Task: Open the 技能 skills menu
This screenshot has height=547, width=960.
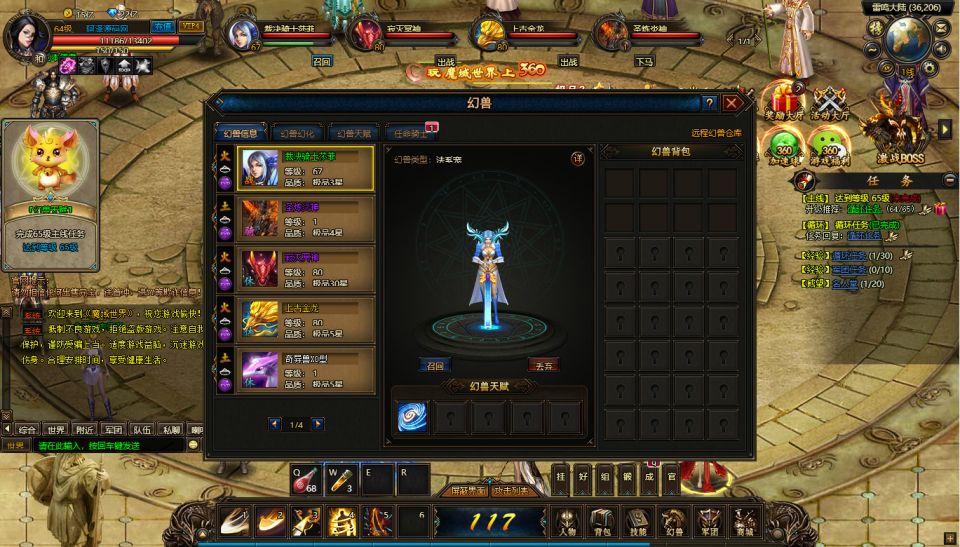Action: tap(637, 522)
